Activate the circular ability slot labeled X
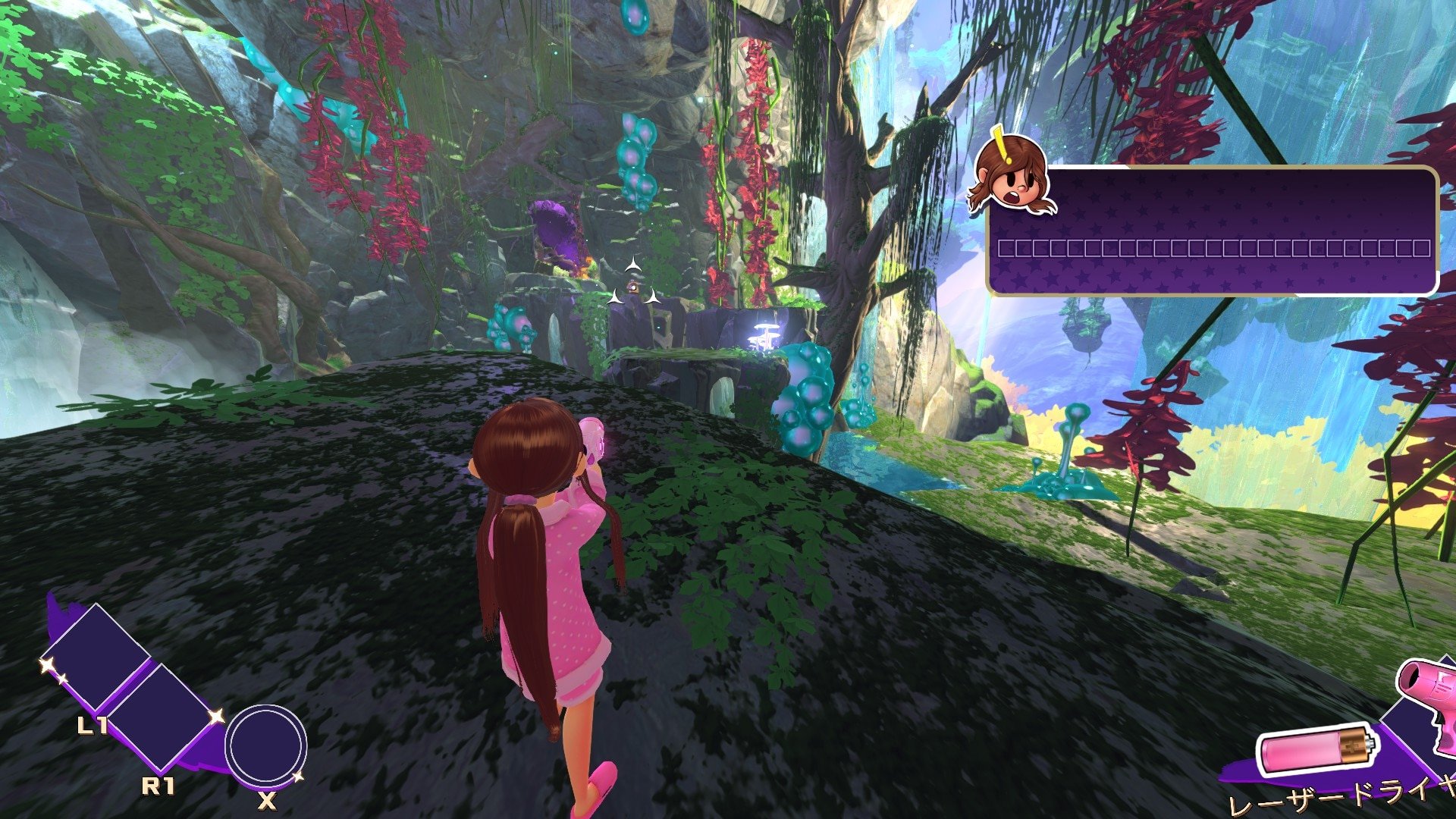1456x819 pixels. click(265, 746)
